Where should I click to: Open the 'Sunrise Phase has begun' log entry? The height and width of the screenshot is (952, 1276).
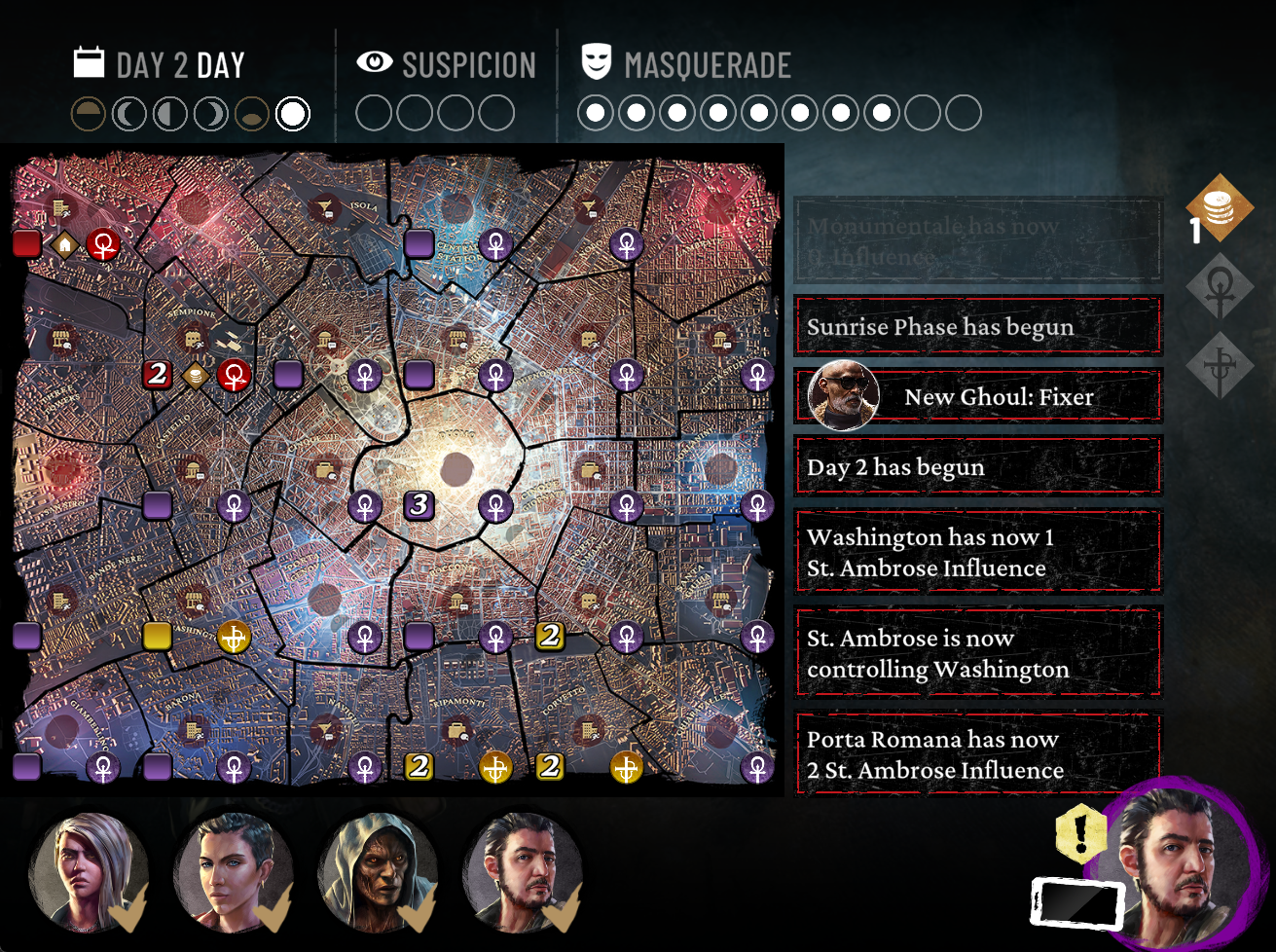tap(978, 327)
